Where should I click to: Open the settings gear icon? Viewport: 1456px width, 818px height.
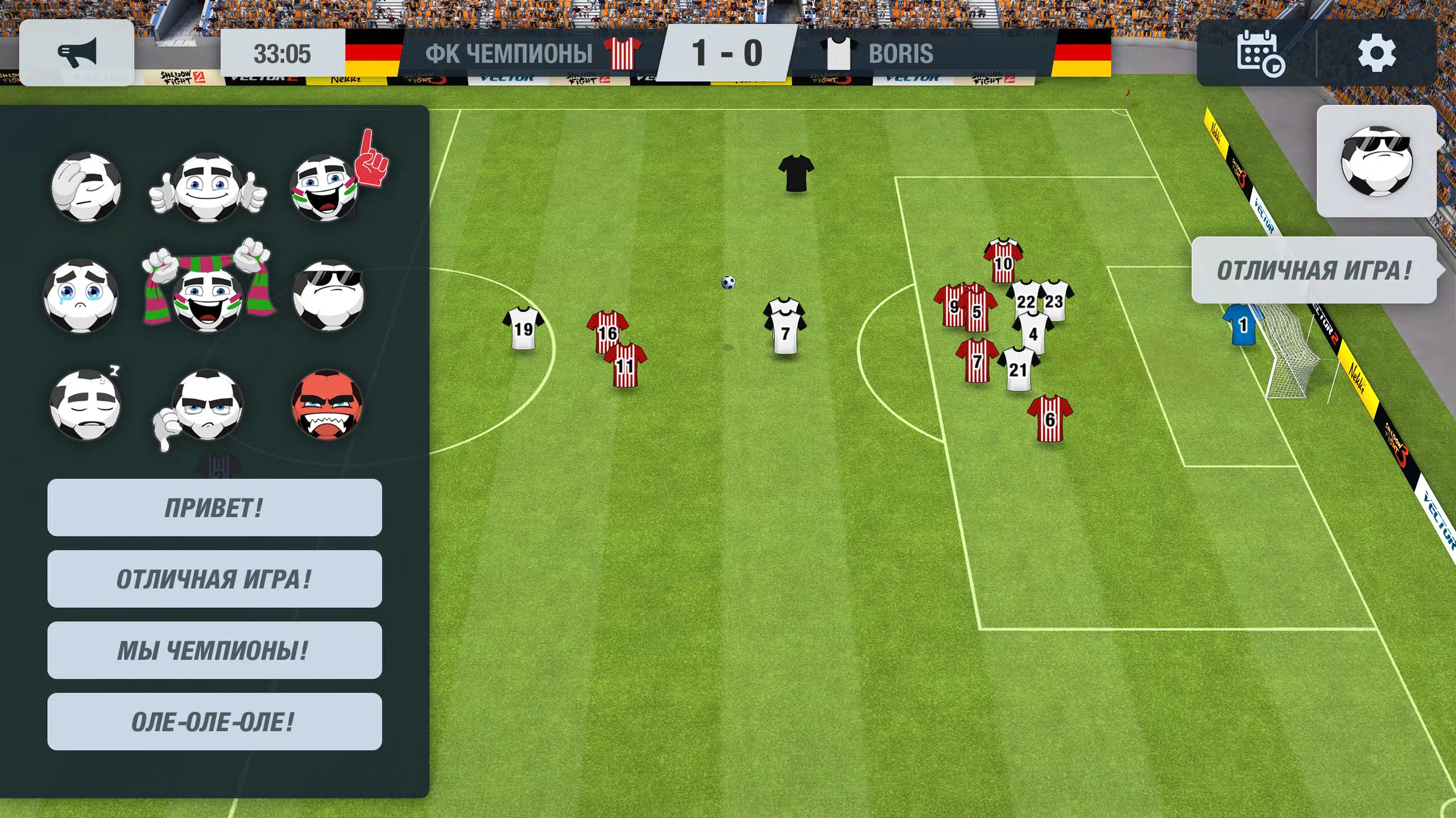pos(1376,53)
